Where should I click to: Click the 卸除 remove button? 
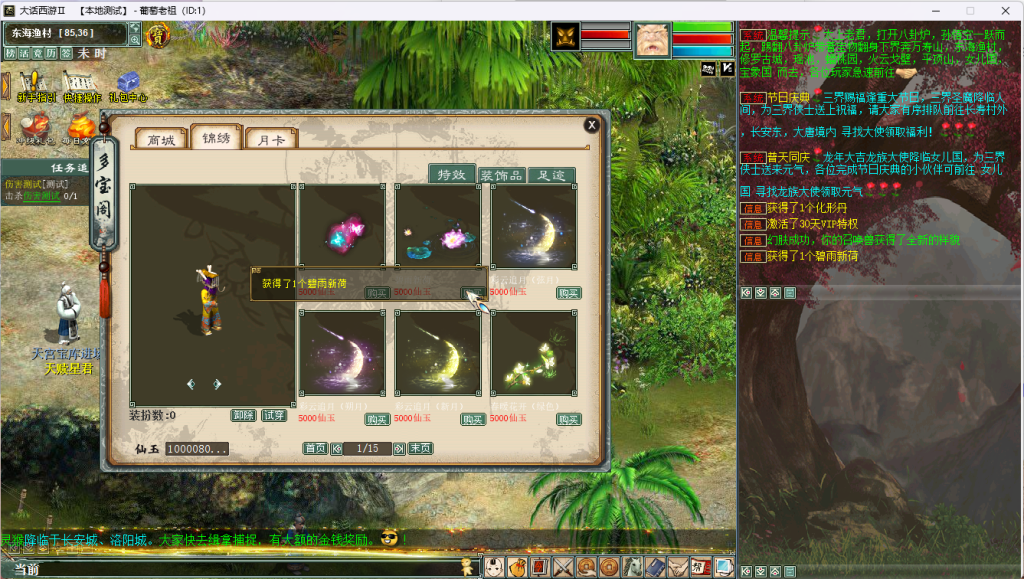[x=243, y=415]
